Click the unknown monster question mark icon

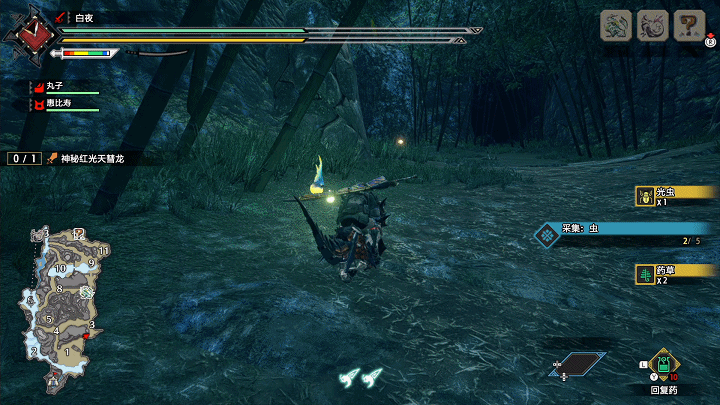click(689, 26)
